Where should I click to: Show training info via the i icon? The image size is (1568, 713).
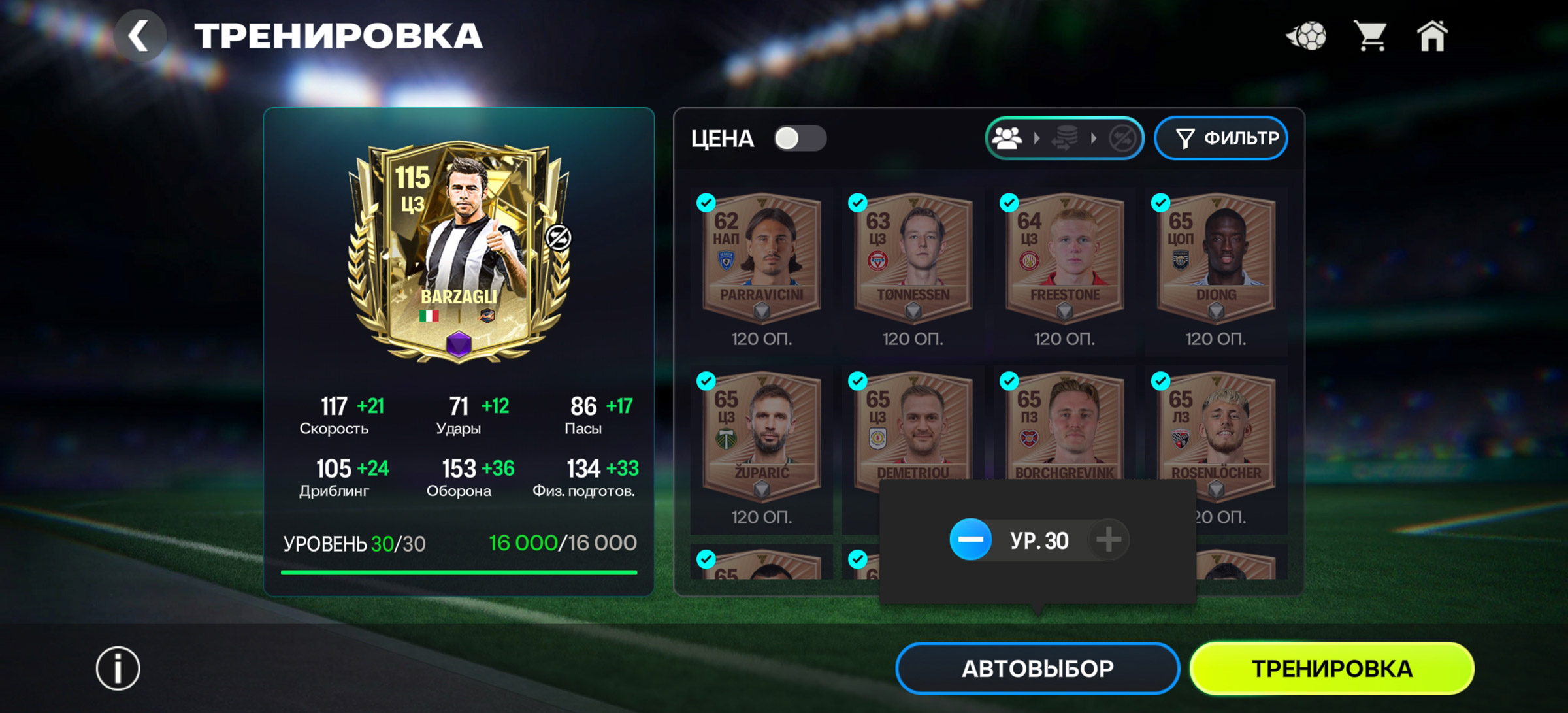pyautogui.click(x=118, y=669)
